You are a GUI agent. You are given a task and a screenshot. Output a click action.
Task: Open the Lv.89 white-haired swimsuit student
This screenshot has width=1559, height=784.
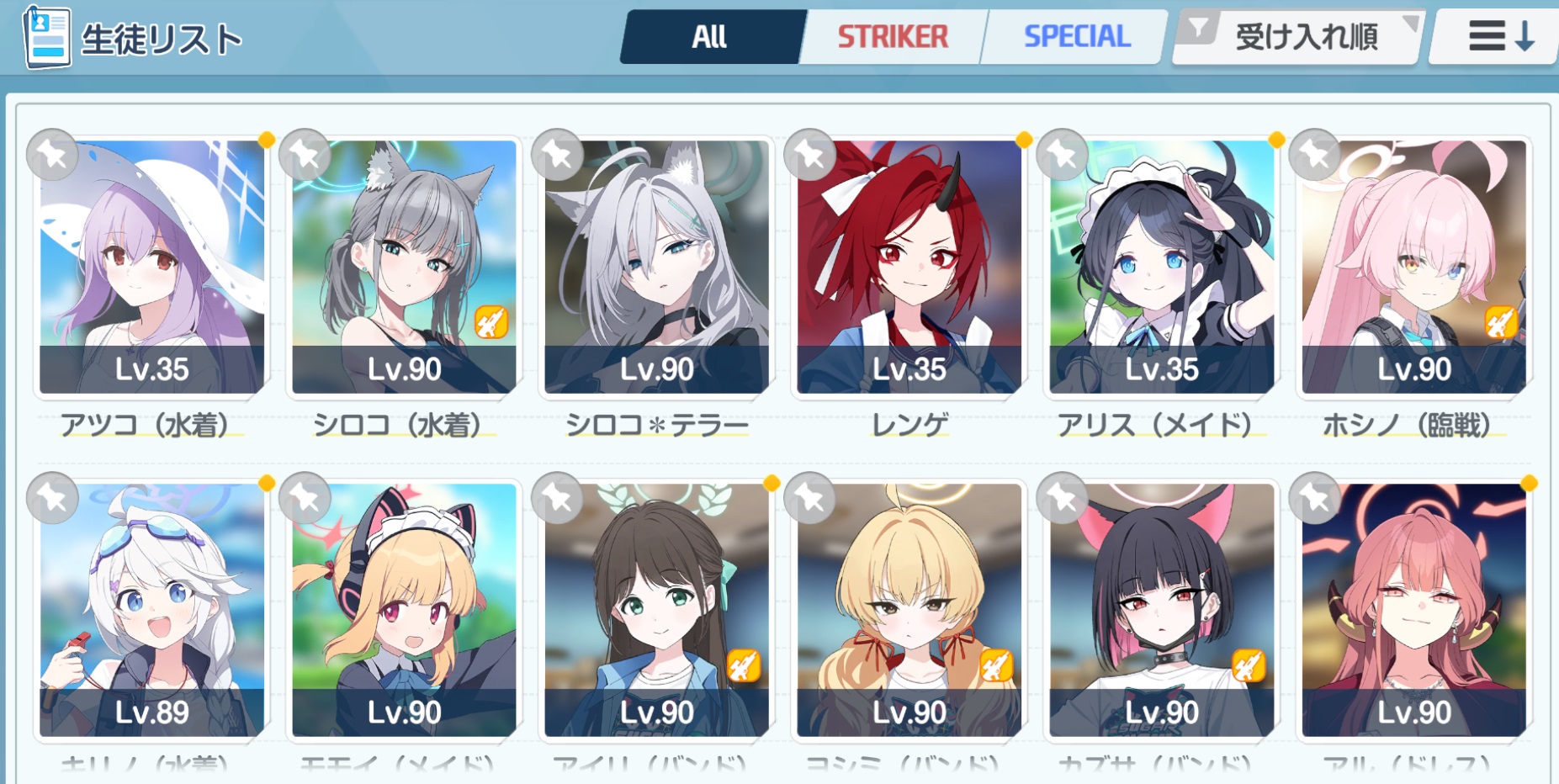pyautogui.click(x=152, y=610)
